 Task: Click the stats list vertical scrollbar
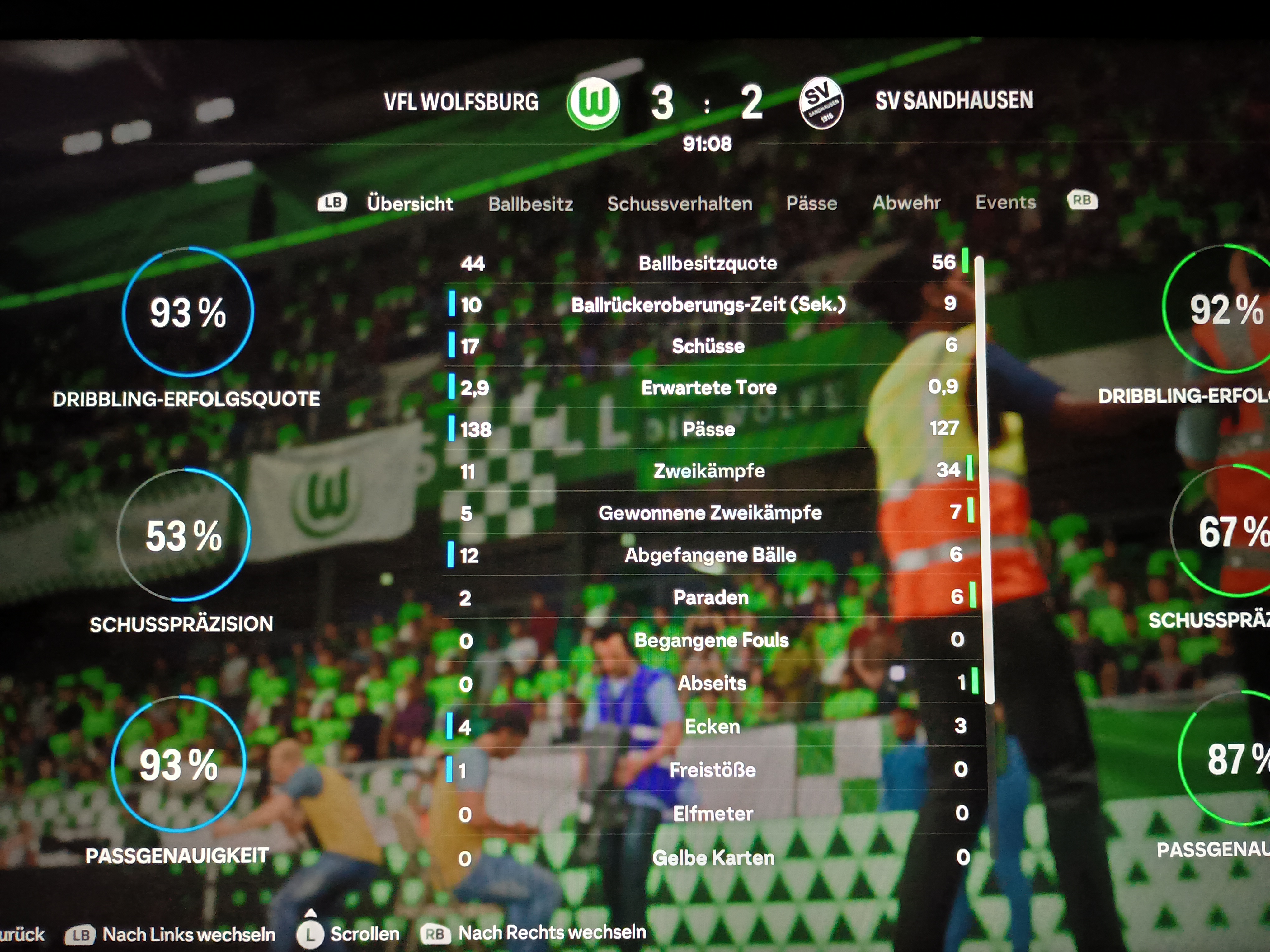pos(988,480)
